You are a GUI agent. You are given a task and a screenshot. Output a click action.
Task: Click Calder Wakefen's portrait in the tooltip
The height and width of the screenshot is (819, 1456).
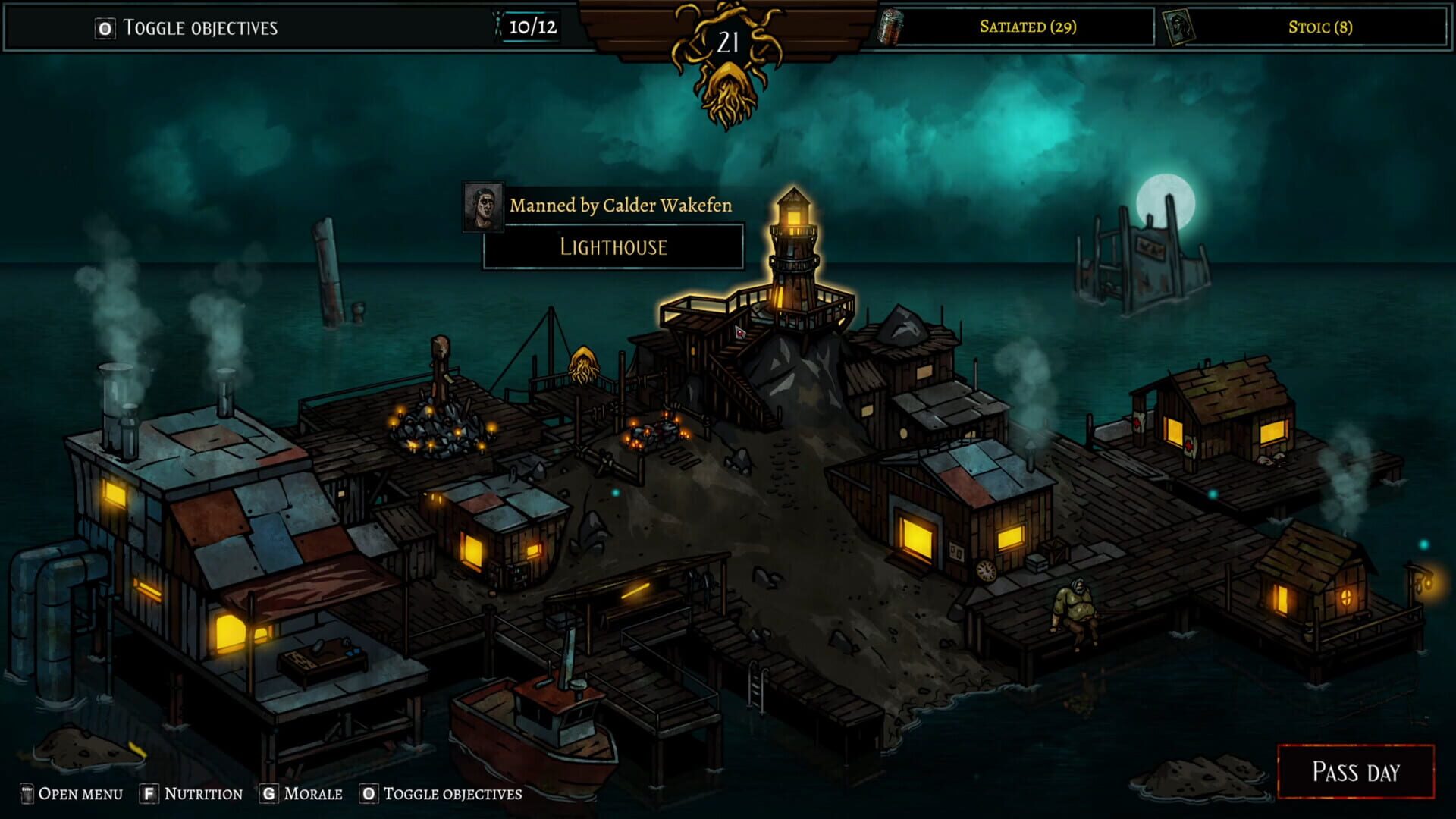click(483, 208)
